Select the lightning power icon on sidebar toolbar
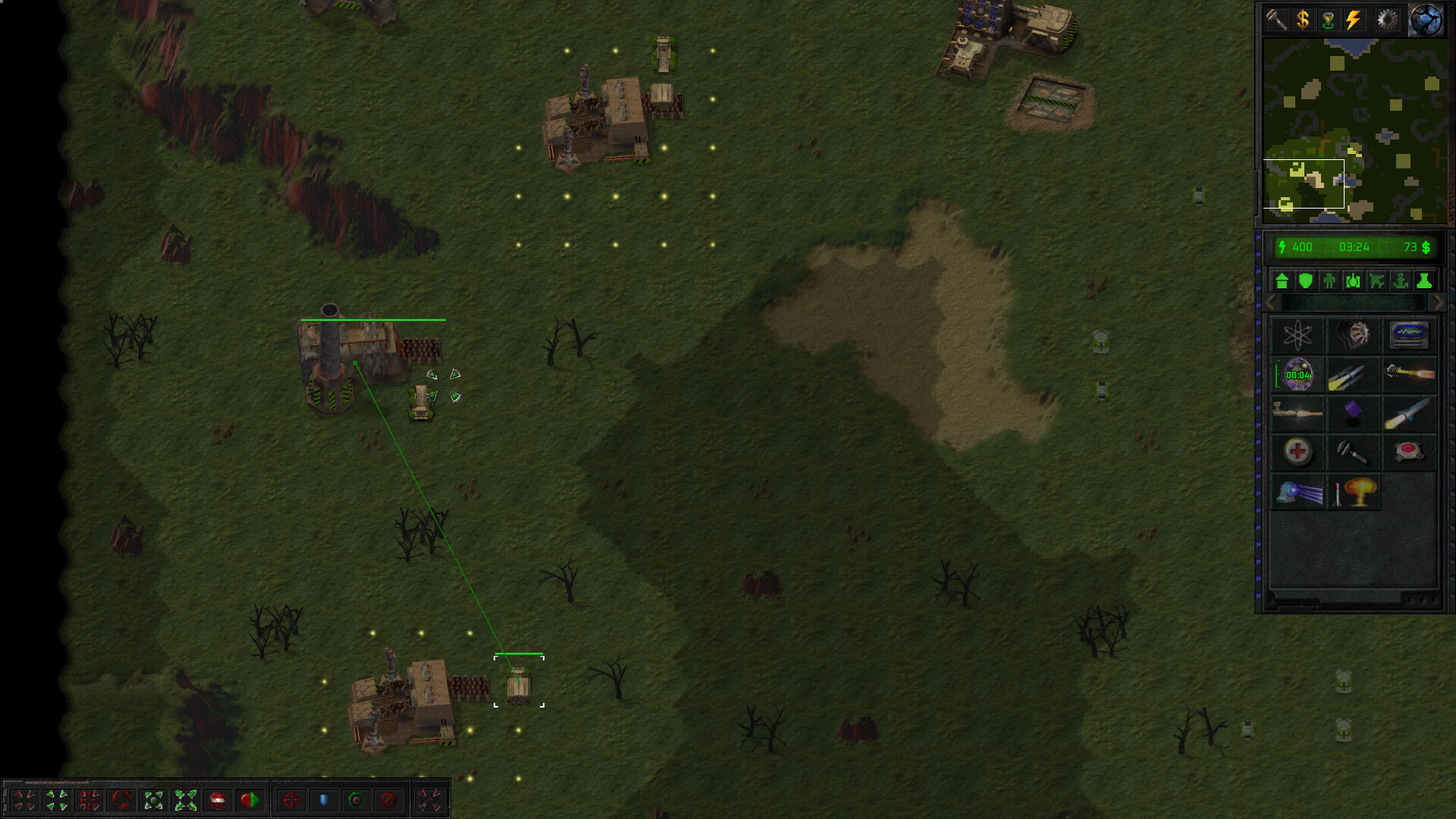The width and height of the screenshot is (1456, 819). tap(1352, 19)
